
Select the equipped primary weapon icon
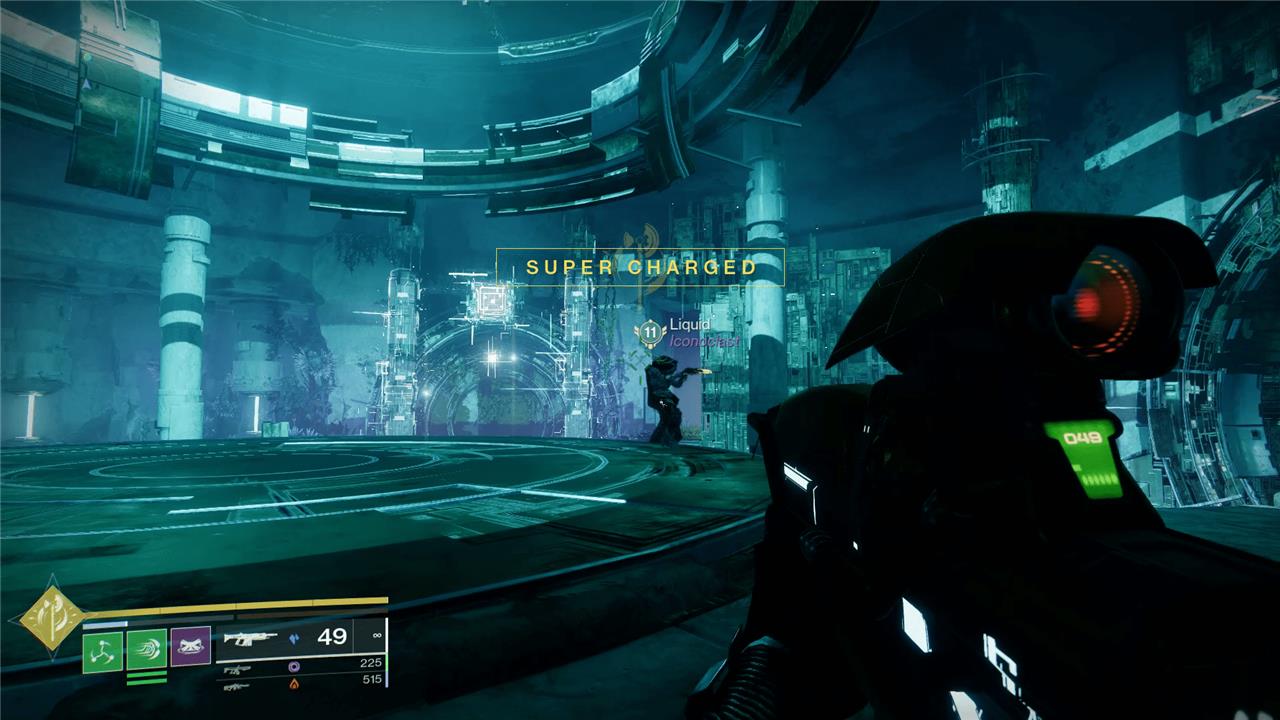tap(248, 637)
